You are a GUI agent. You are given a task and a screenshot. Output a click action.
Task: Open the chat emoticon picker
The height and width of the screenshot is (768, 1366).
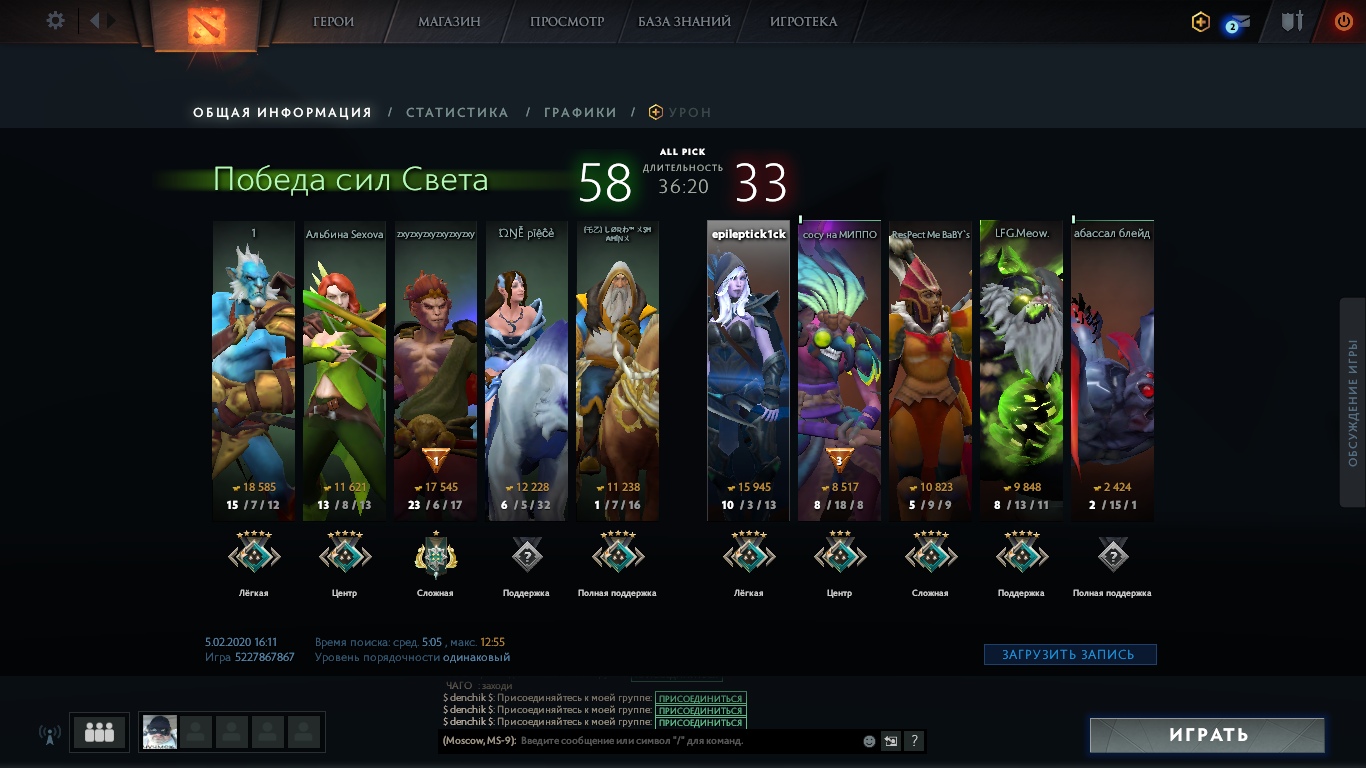[x=869, y=742]
